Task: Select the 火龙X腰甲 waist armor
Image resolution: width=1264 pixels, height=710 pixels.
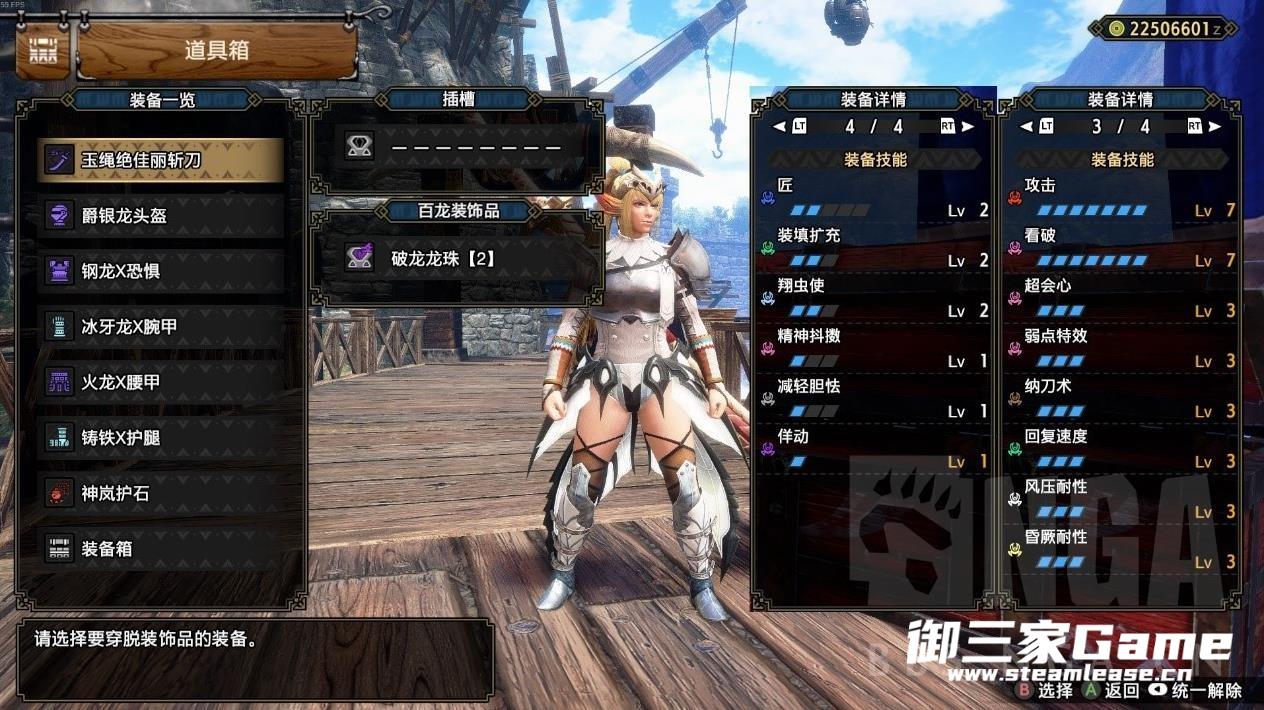Action: pyautogui.click(x=160, y=382)
